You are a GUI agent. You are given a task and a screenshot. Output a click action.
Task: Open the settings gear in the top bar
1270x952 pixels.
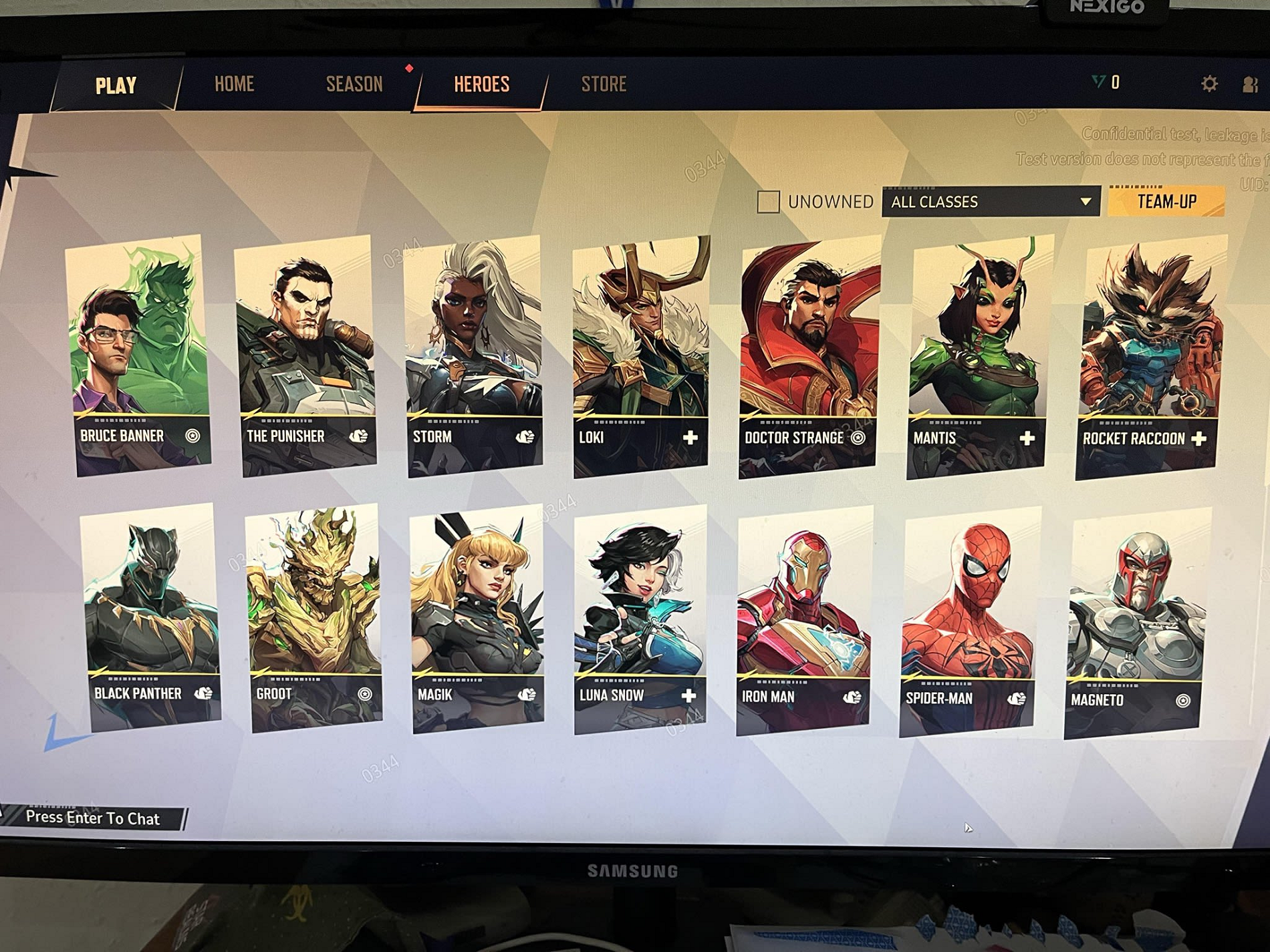1209,83
